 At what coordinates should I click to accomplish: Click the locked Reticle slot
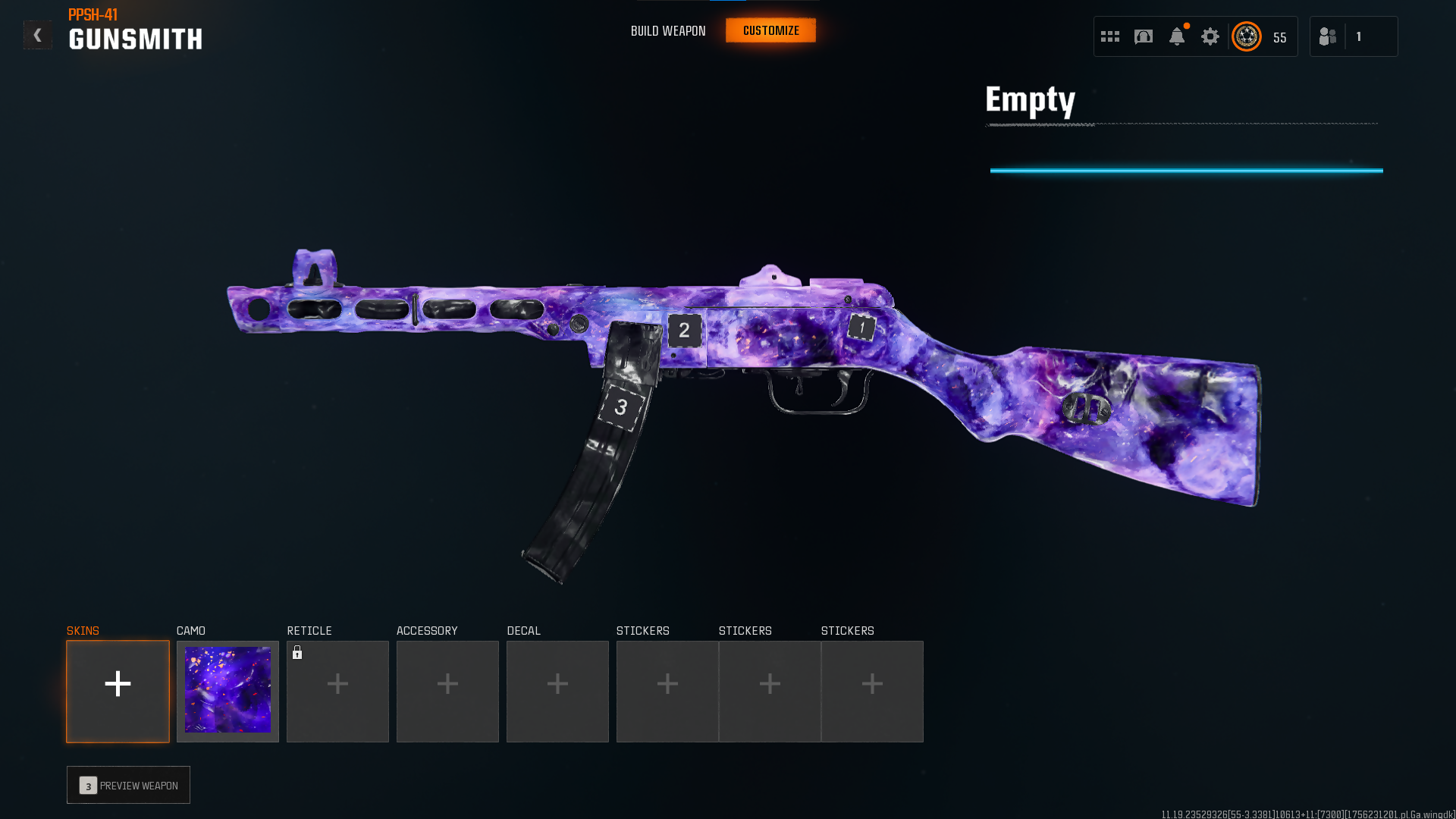pos(337,691)
